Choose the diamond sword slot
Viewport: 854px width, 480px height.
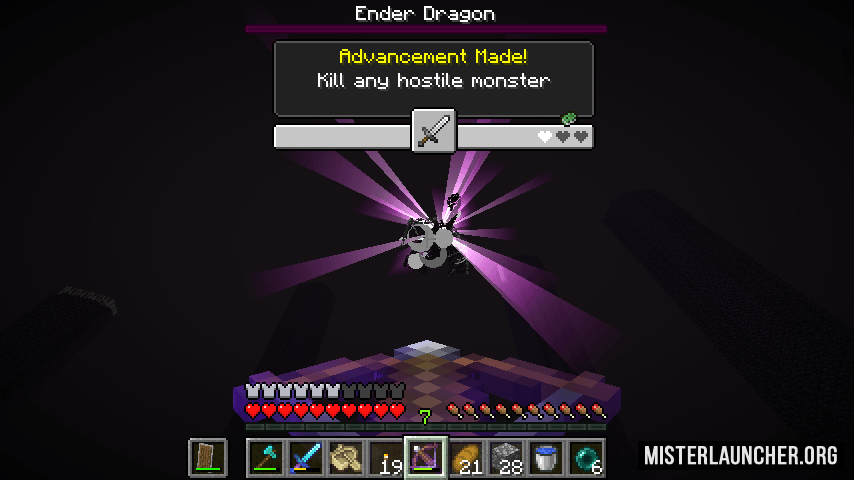tap(306, 457)
